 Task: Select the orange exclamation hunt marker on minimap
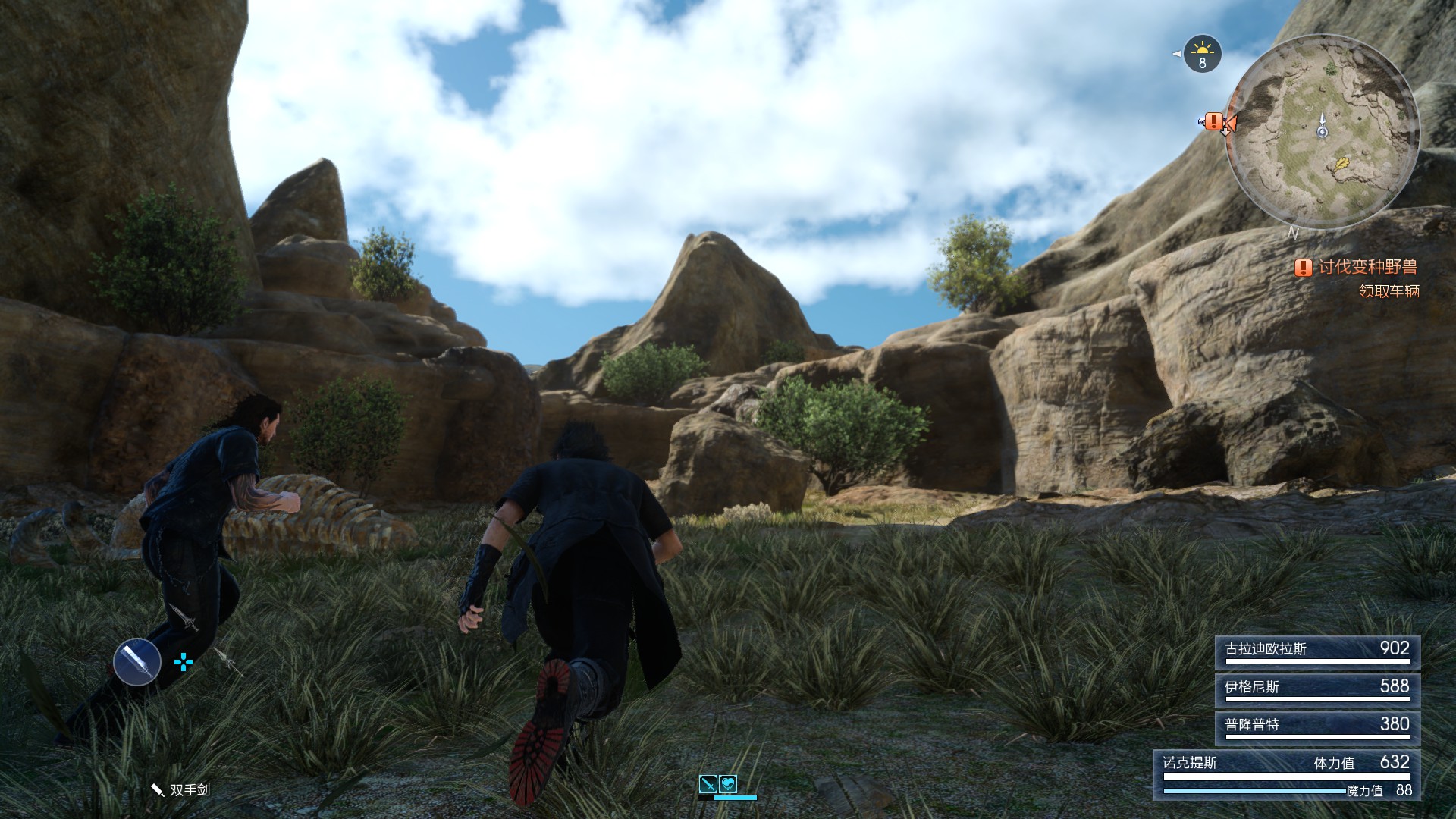point(1213,121)
